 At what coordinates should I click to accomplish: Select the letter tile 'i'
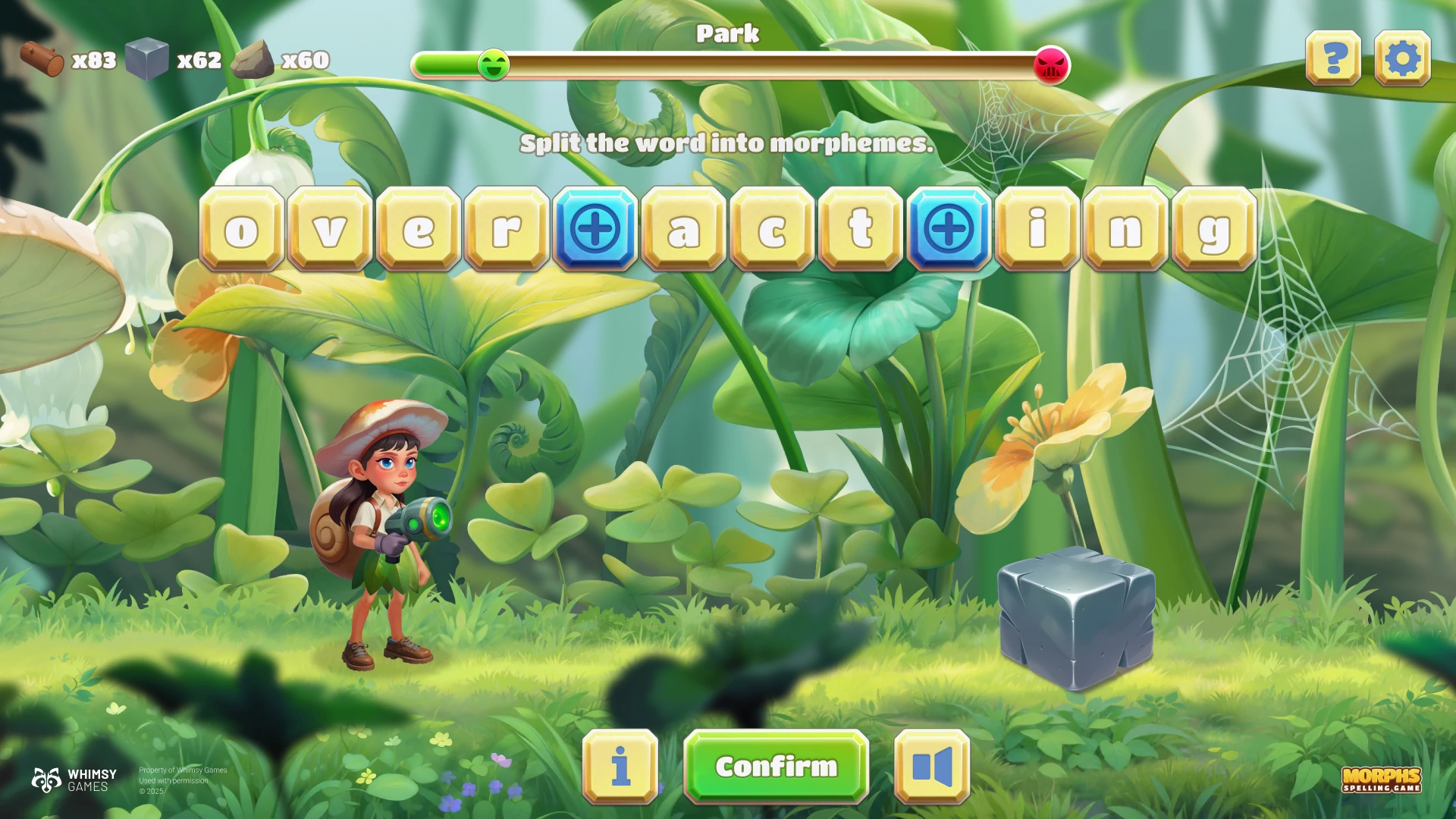[x=1037, y=228]
